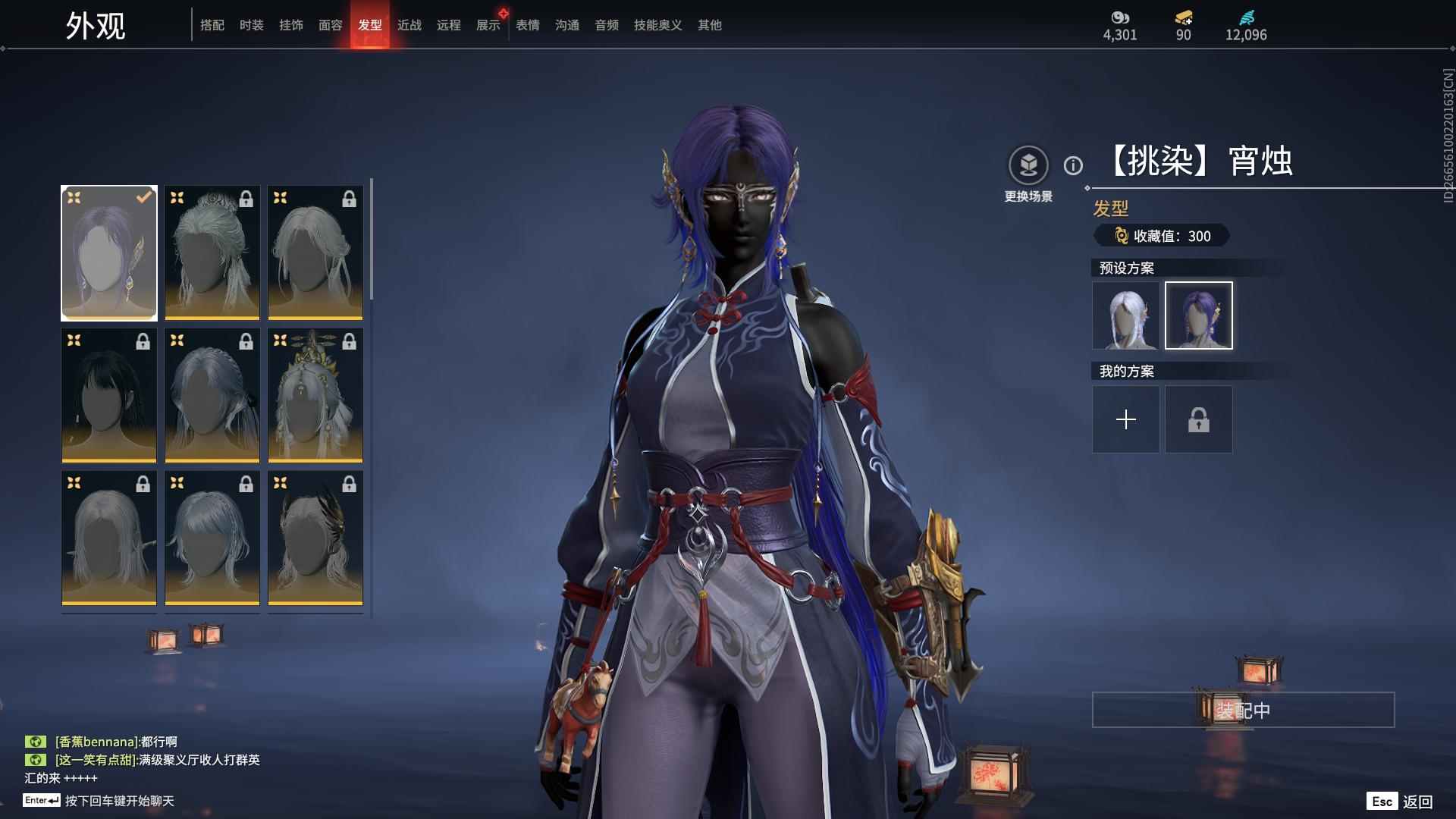Select the purple-haired preset scheme
Screen dimensions: 1456x819
coord(1198,315)
